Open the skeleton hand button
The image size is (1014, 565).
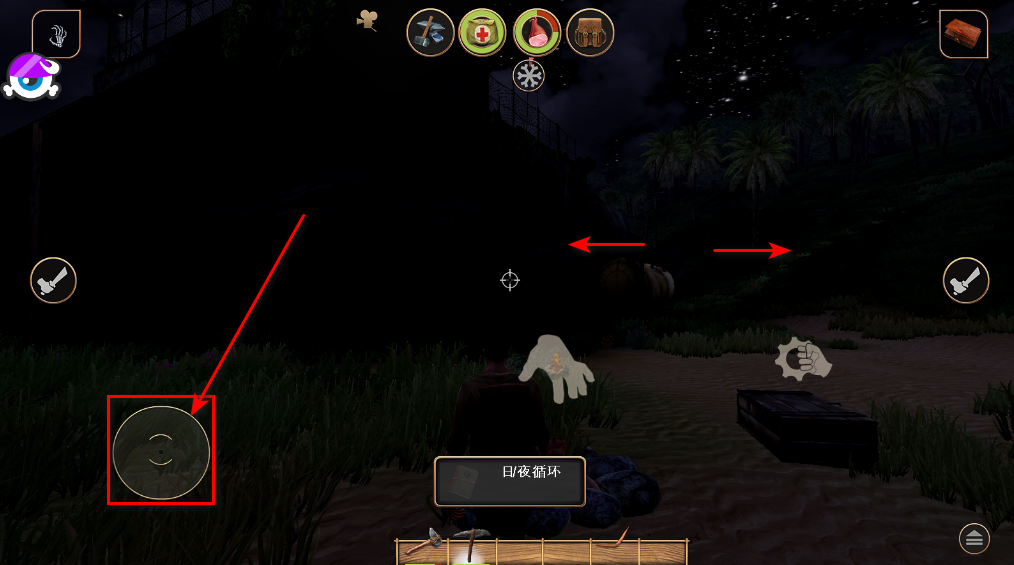[x=57, y=35]
